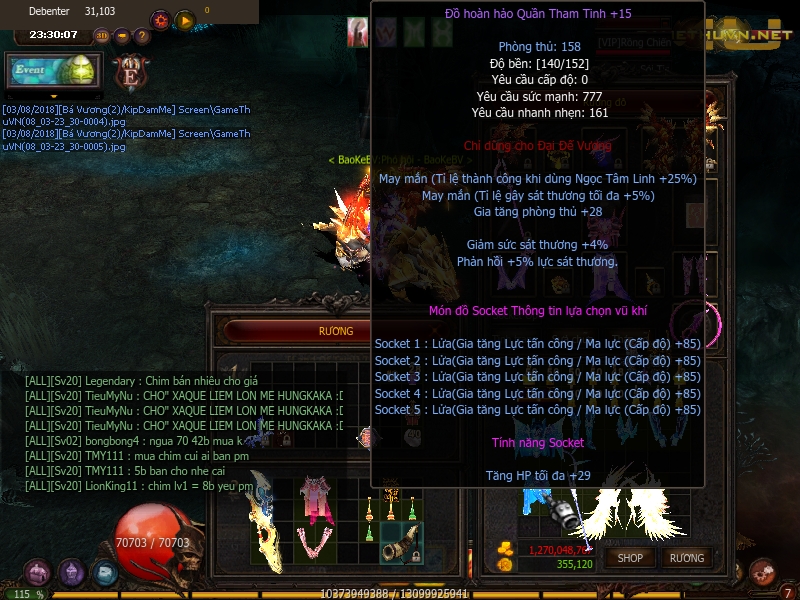Select the pink armor item in chest

click(320, 497)
